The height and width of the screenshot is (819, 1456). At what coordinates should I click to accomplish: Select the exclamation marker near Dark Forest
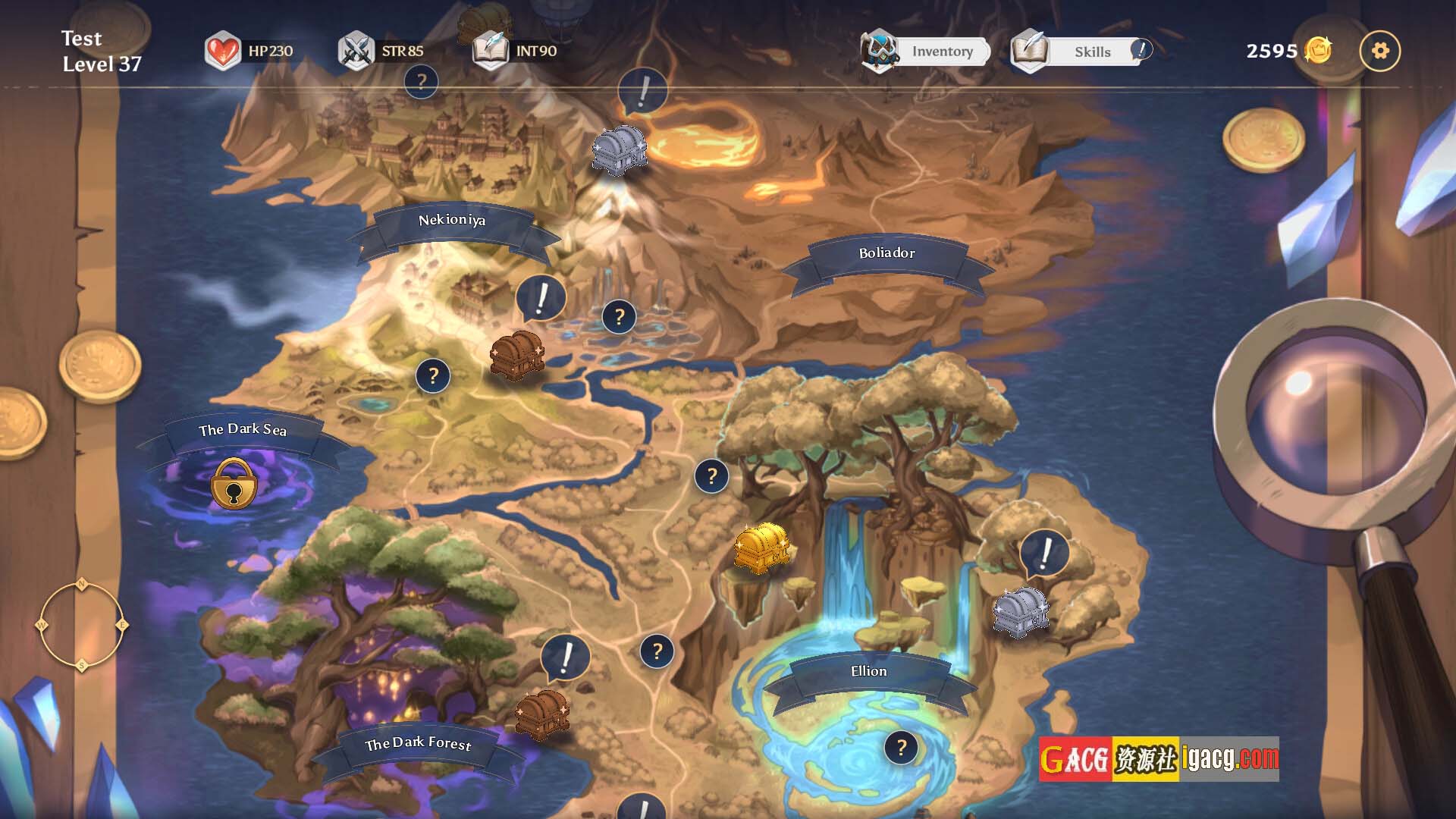565,657
